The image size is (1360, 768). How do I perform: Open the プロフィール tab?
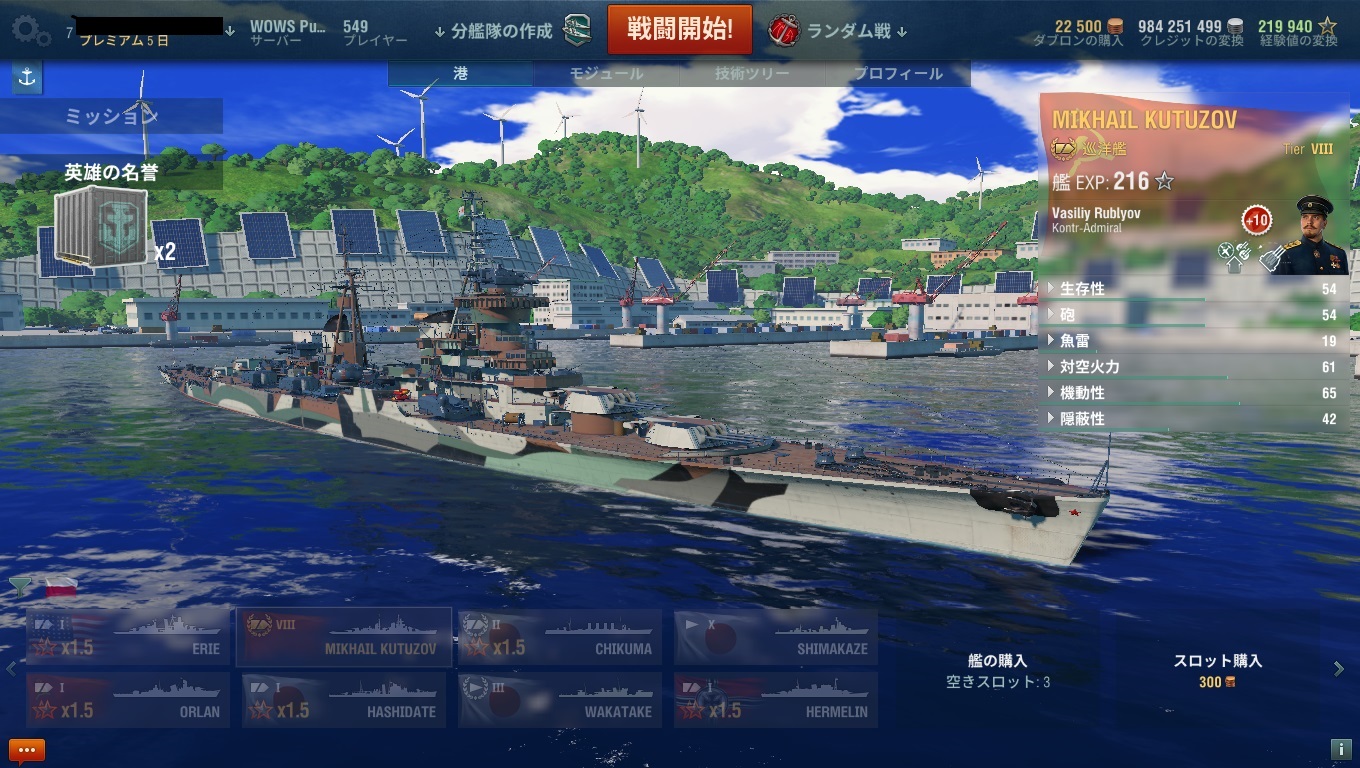coord(897,74)
